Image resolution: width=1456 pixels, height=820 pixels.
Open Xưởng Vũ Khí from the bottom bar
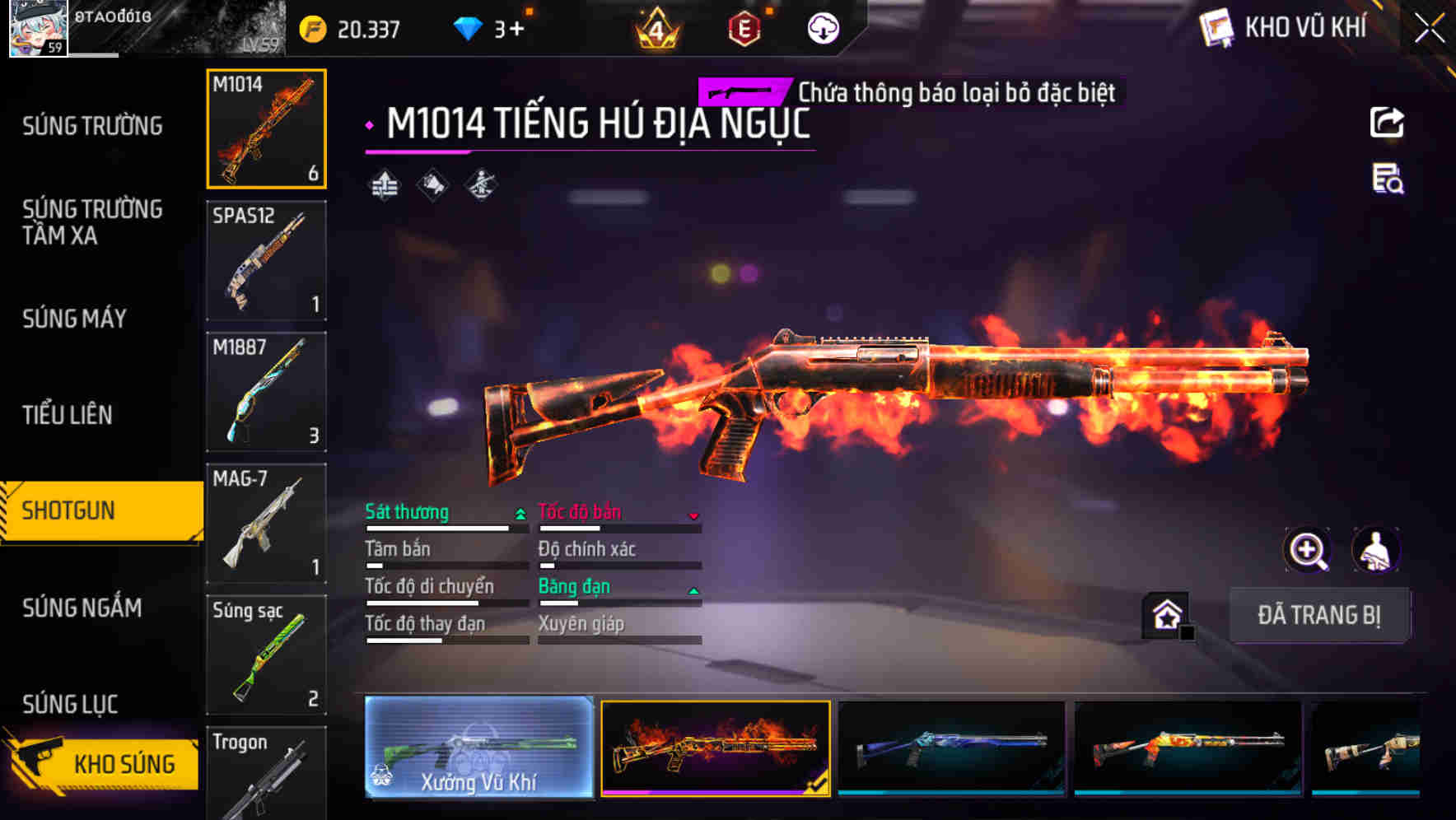478,749
